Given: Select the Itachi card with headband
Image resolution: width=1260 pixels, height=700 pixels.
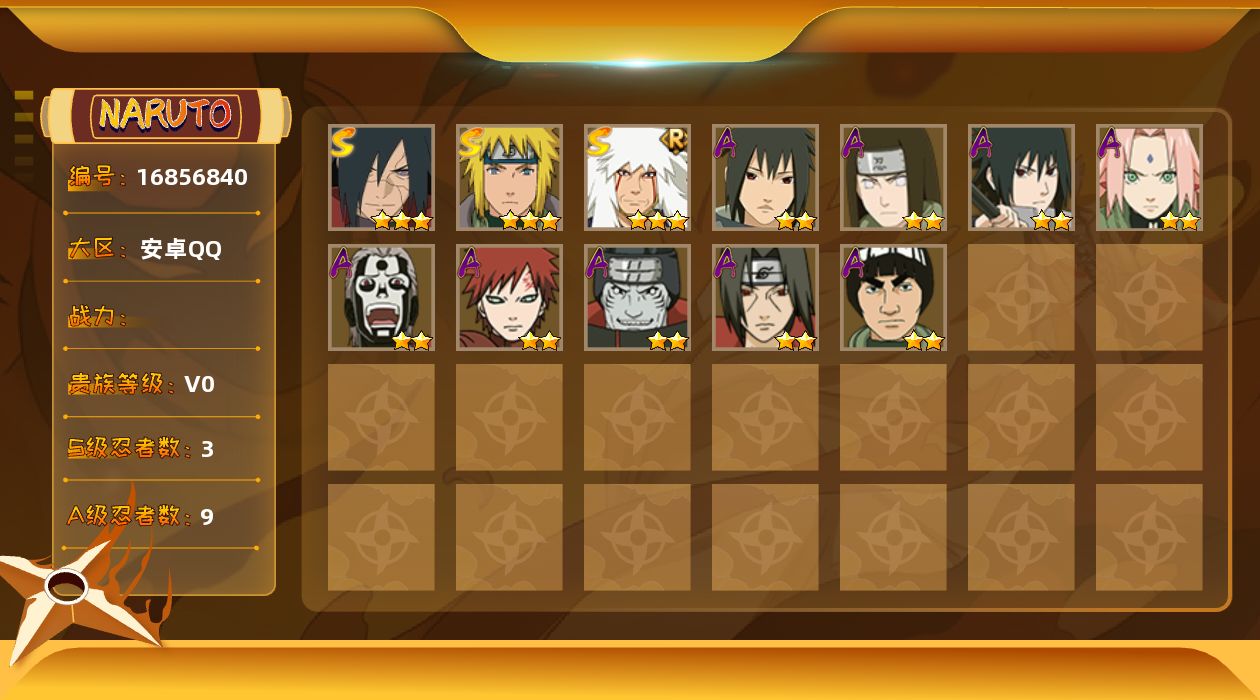Looking at the screenshot, I should [x=765, y=298].
